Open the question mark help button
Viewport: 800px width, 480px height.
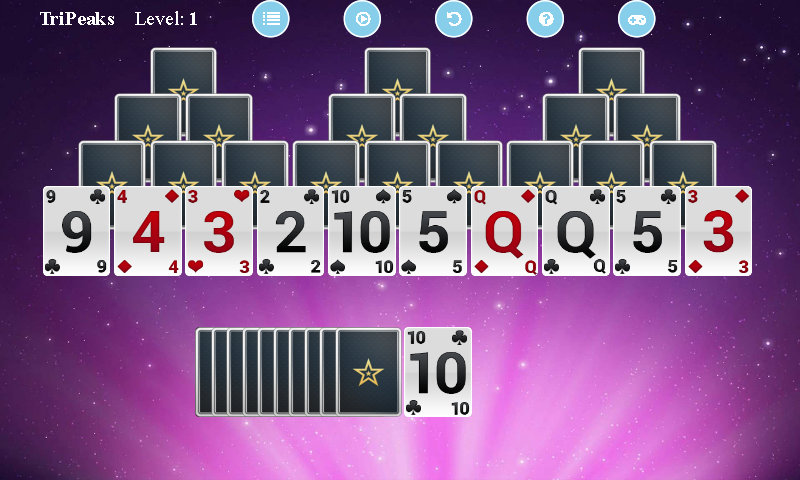pyautogui.click(x=545, y=19)
